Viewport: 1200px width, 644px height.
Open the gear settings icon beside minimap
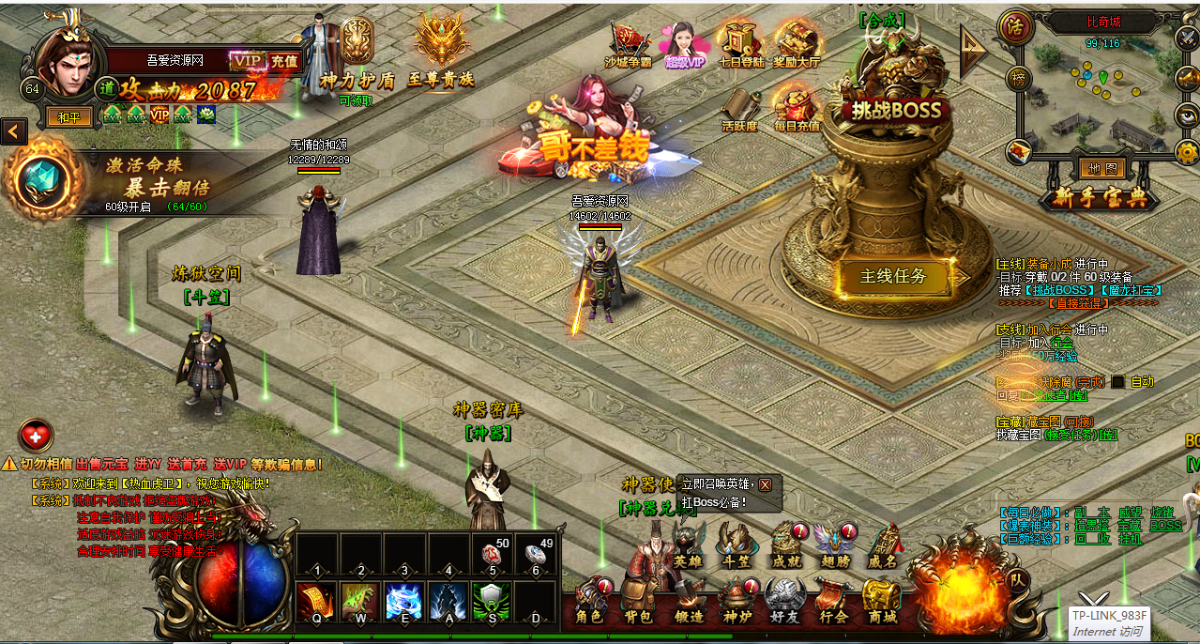tap(1187, 151)
